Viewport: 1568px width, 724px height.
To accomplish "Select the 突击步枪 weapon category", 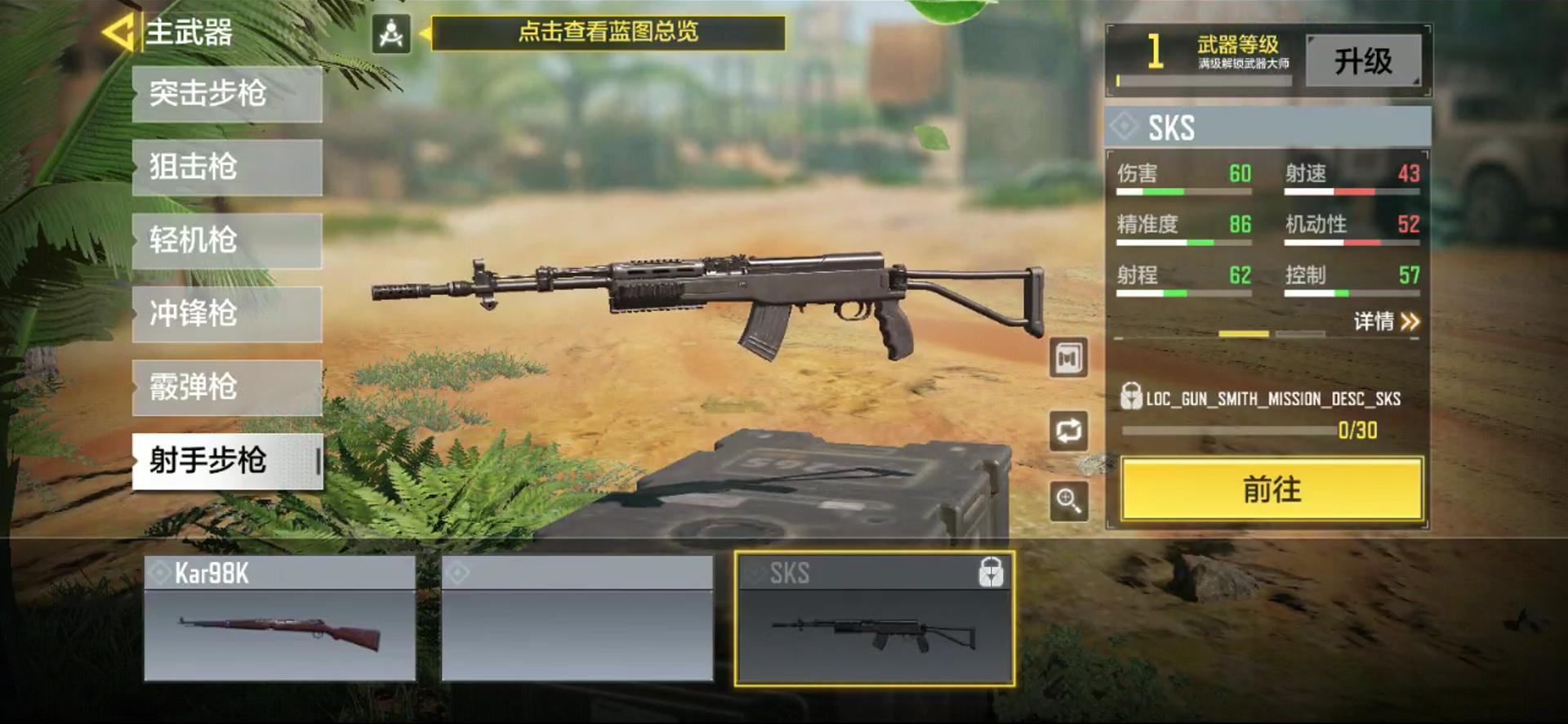I will (226, 94).
